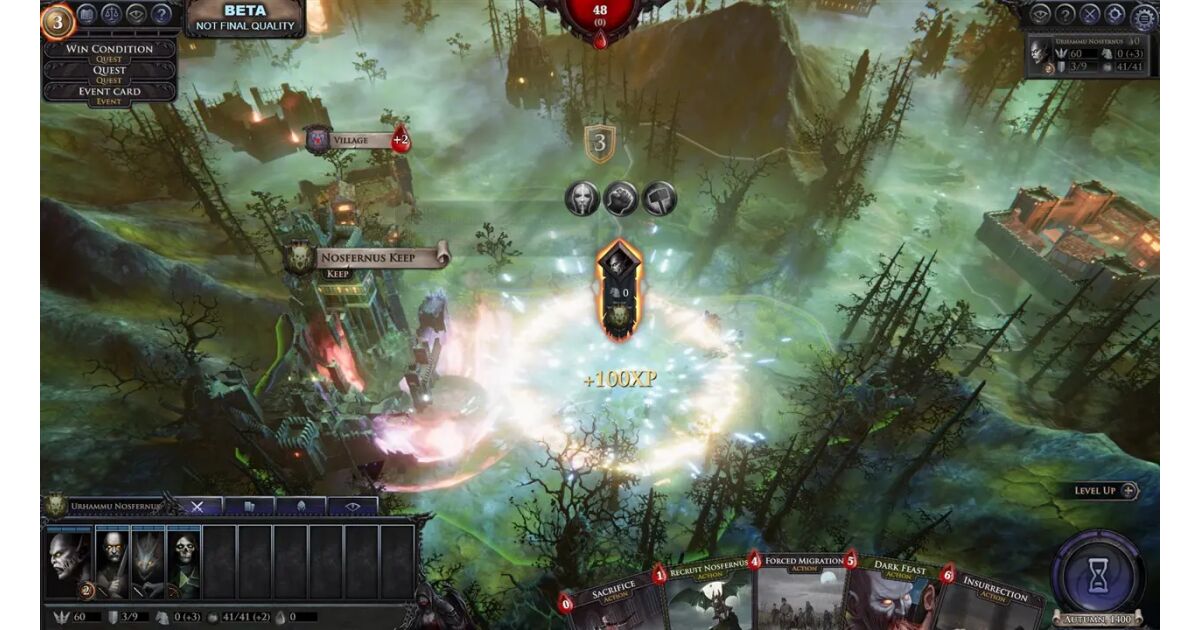Open the Win Condition quest entry

click(x=109, y=49)
